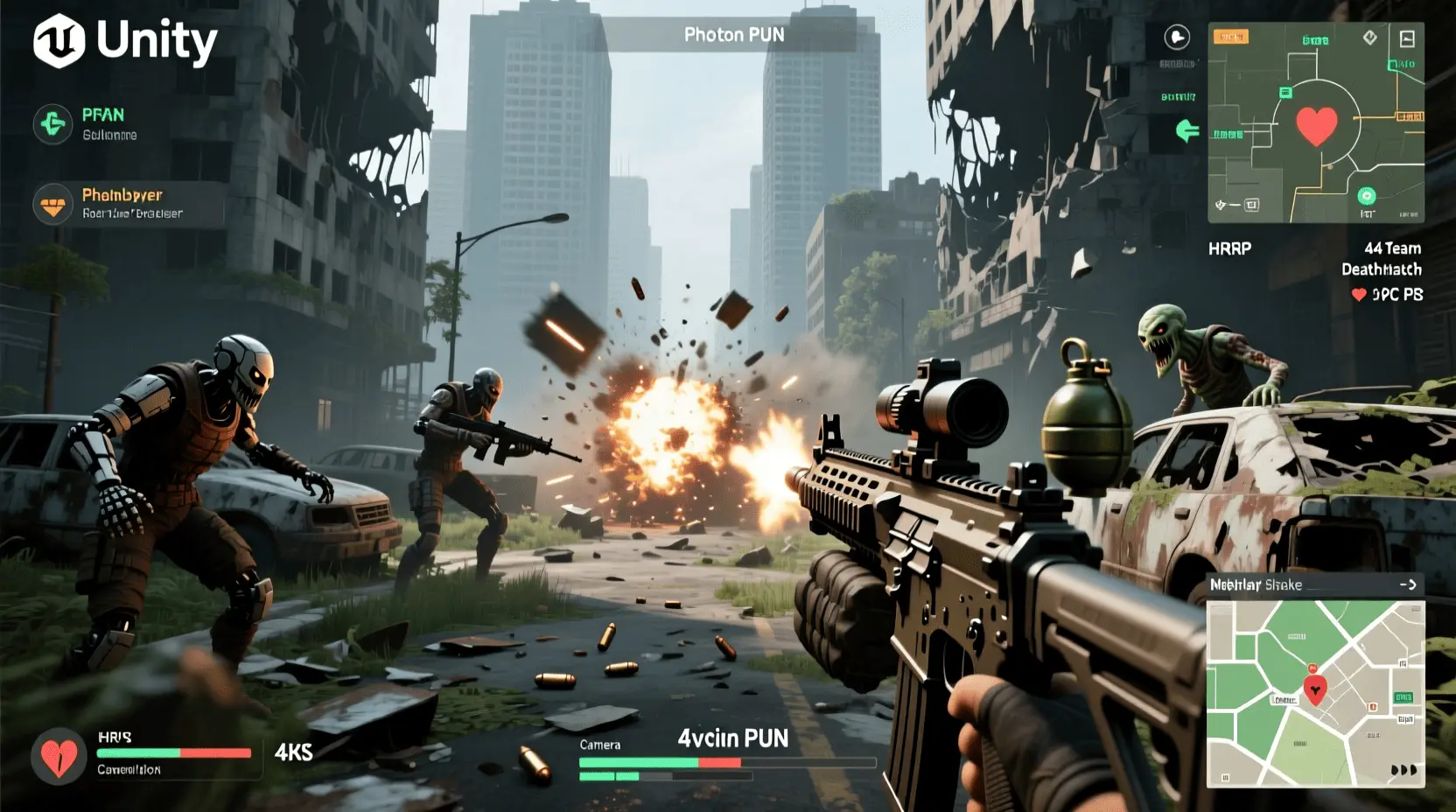Toggle the square icon in minimap corner
This screenshot has height=812, width=1456.
[1407, 38]
